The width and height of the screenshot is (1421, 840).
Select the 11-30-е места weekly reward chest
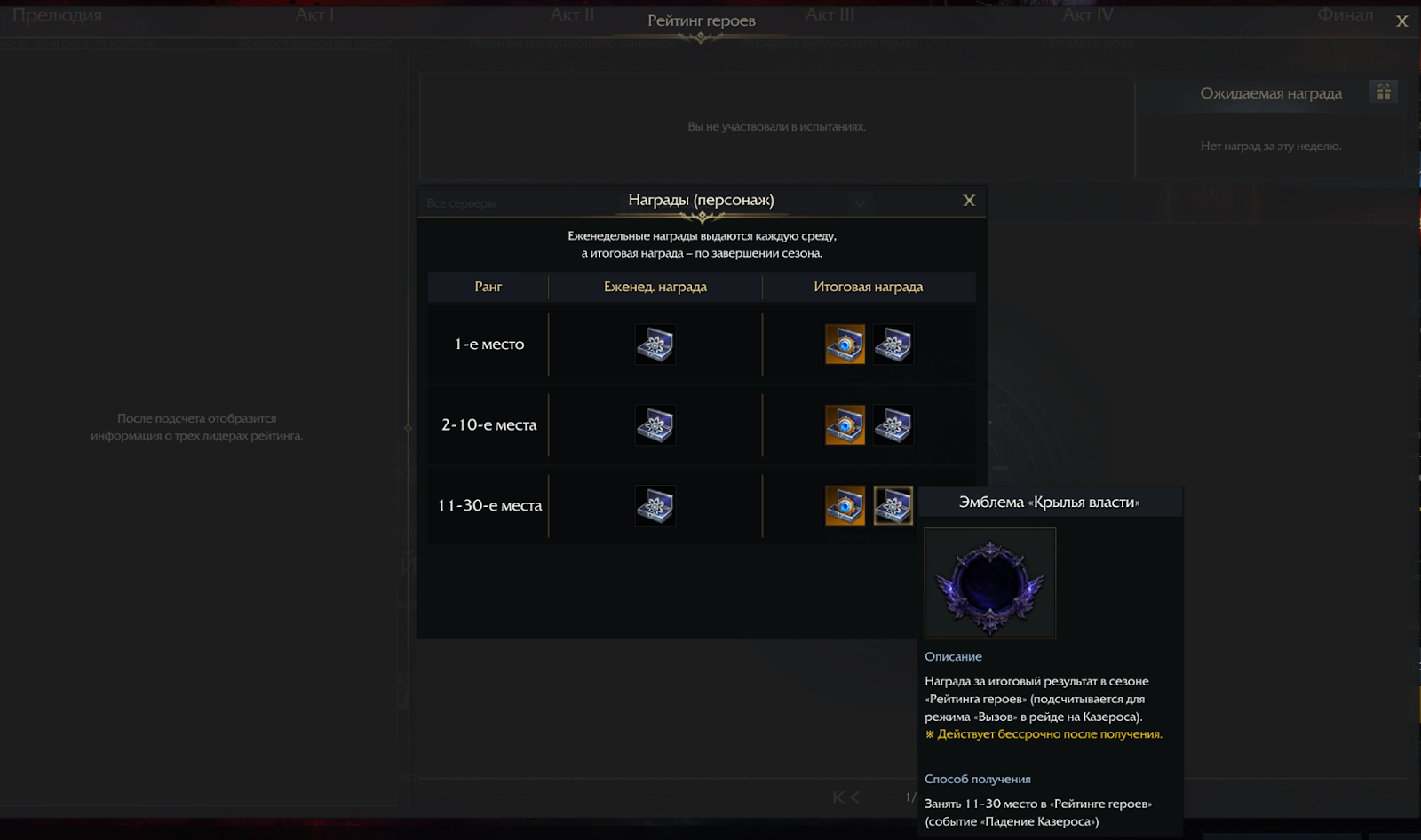pyautogui.click(x=655, y=506)
